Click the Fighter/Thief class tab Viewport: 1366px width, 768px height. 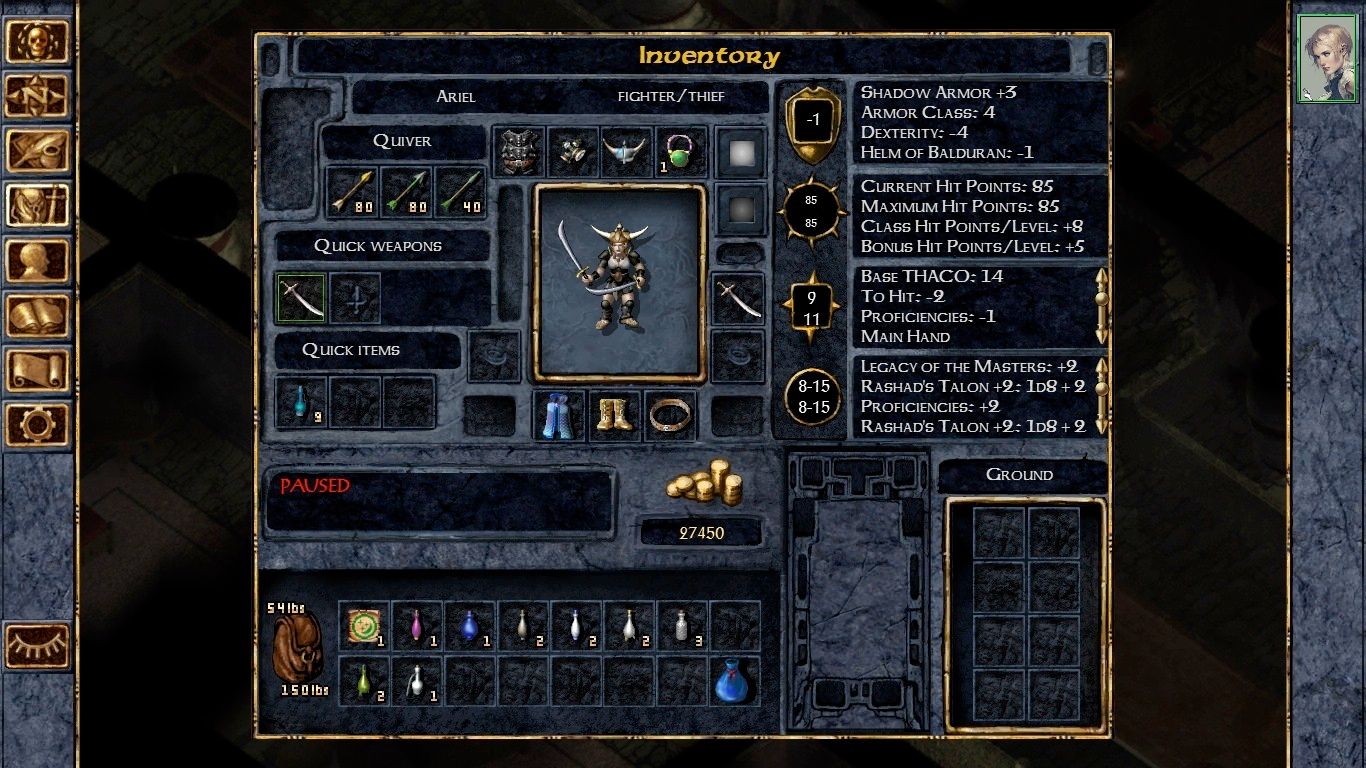point(670,96)
